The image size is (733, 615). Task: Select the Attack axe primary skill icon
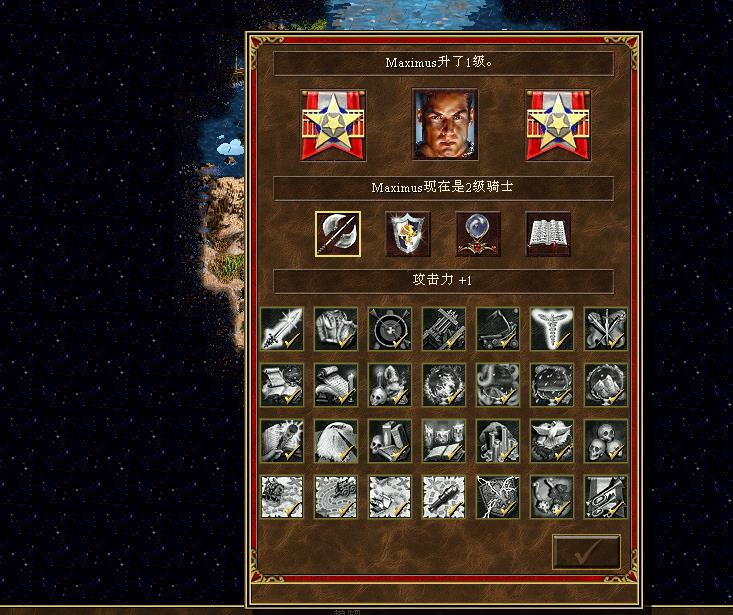point(338,234)
